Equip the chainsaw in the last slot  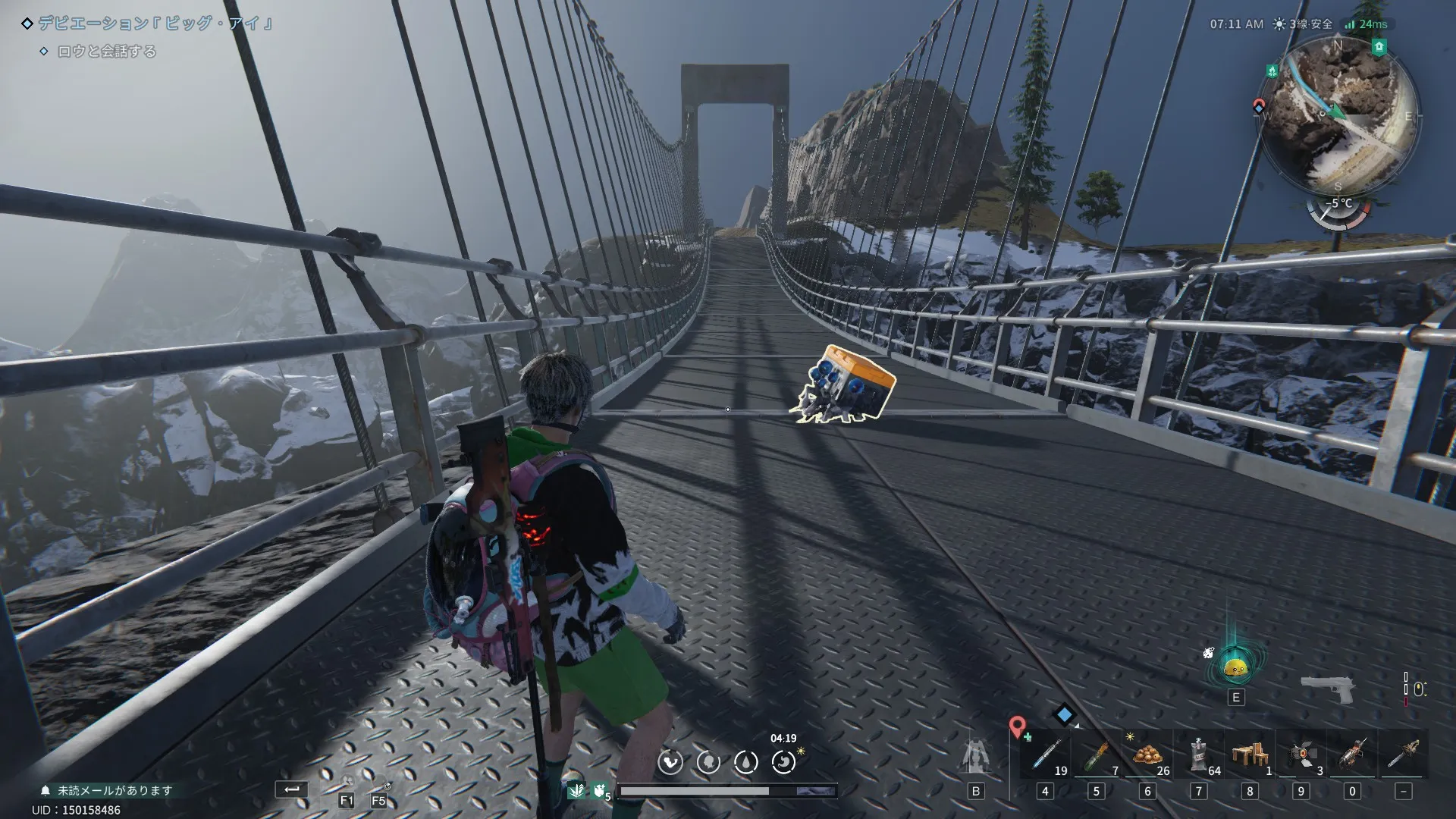pyautogui.click(x=1404, y=755)
